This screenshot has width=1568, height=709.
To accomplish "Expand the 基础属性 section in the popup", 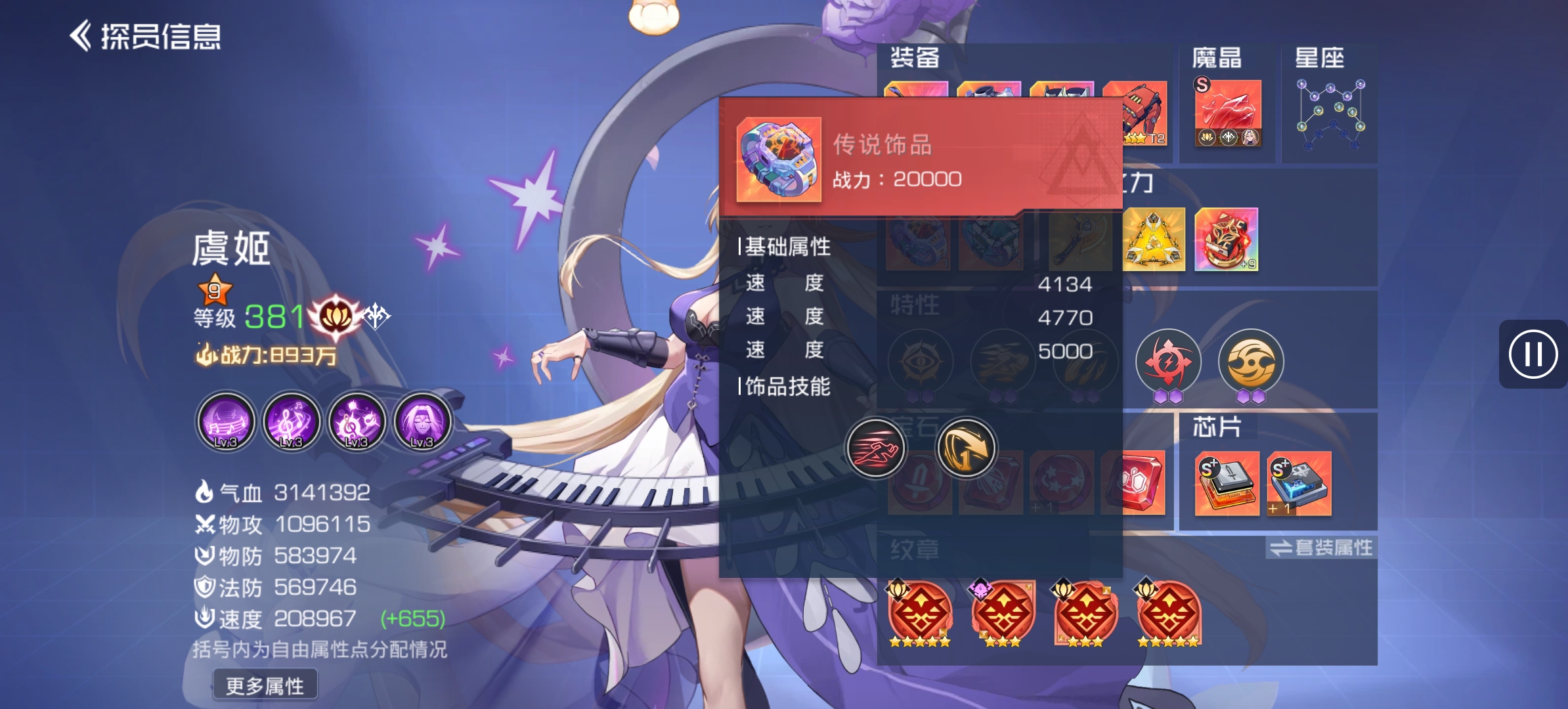I will coord(786,247).
